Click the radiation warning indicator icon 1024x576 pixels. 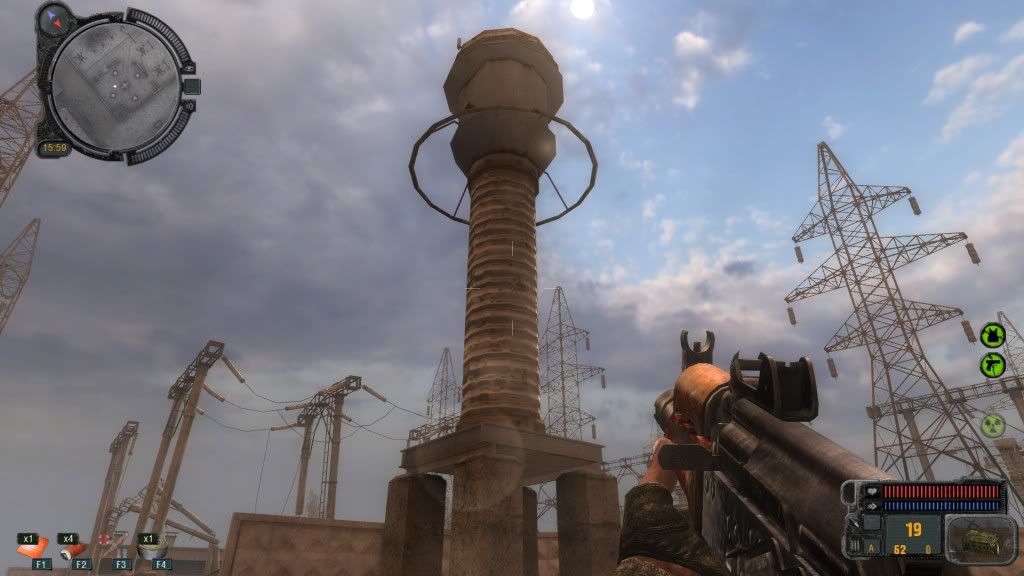(992, 425)
